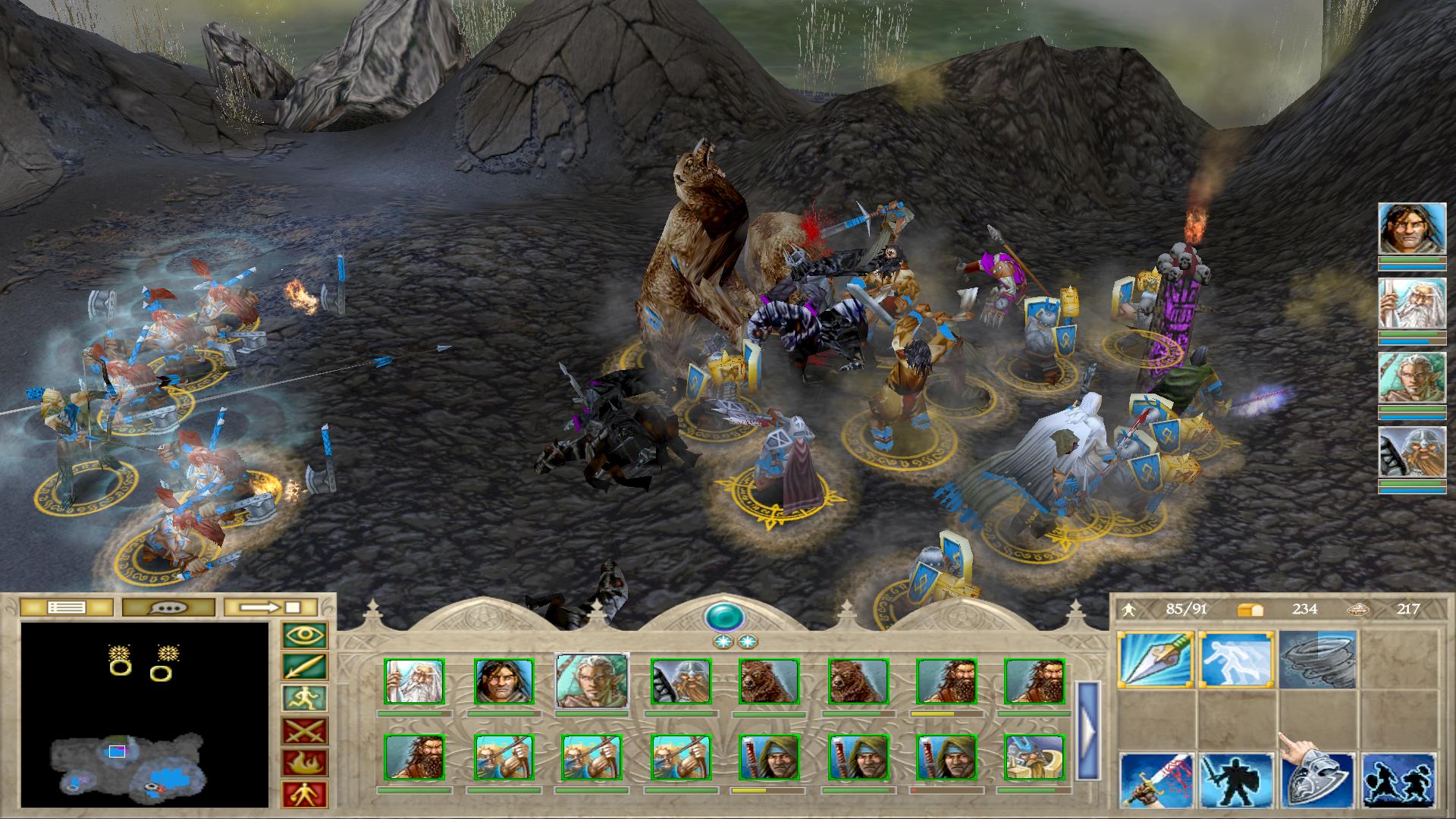Screen dimensions: 1456x819
Task: Select the green arrow ranged stance button
Action: [x=305, y=667]
